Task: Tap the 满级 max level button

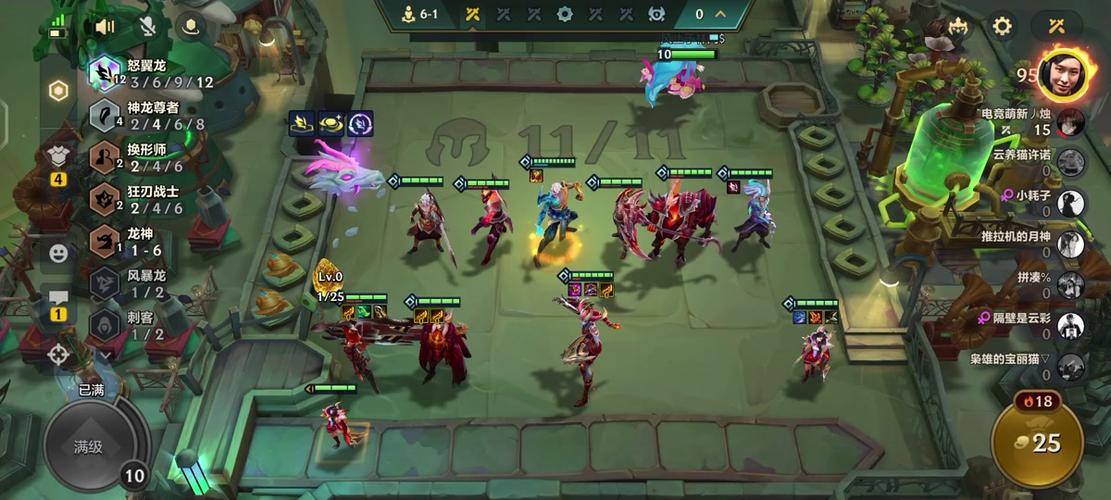Action: click(88, 447)
